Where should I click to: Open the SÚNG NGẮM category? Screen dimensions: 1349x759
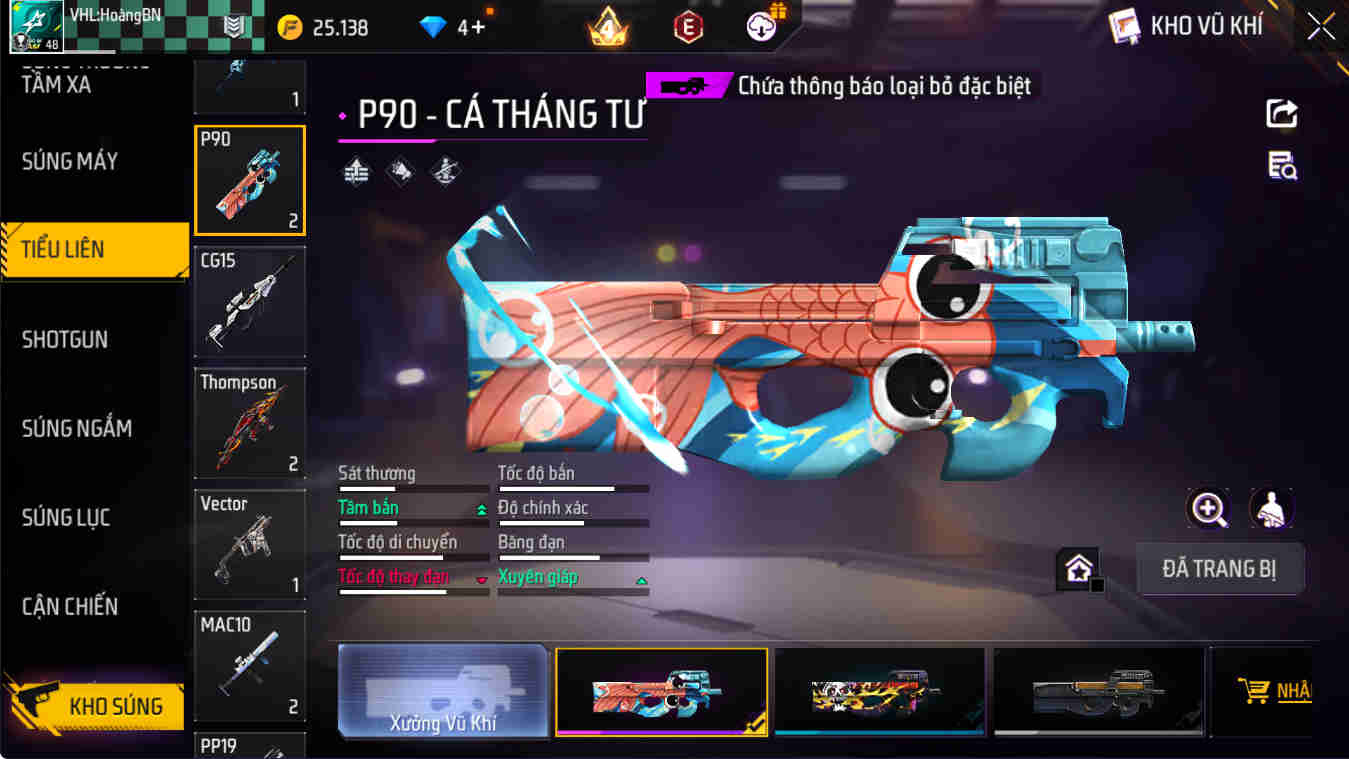click(78, 428)
